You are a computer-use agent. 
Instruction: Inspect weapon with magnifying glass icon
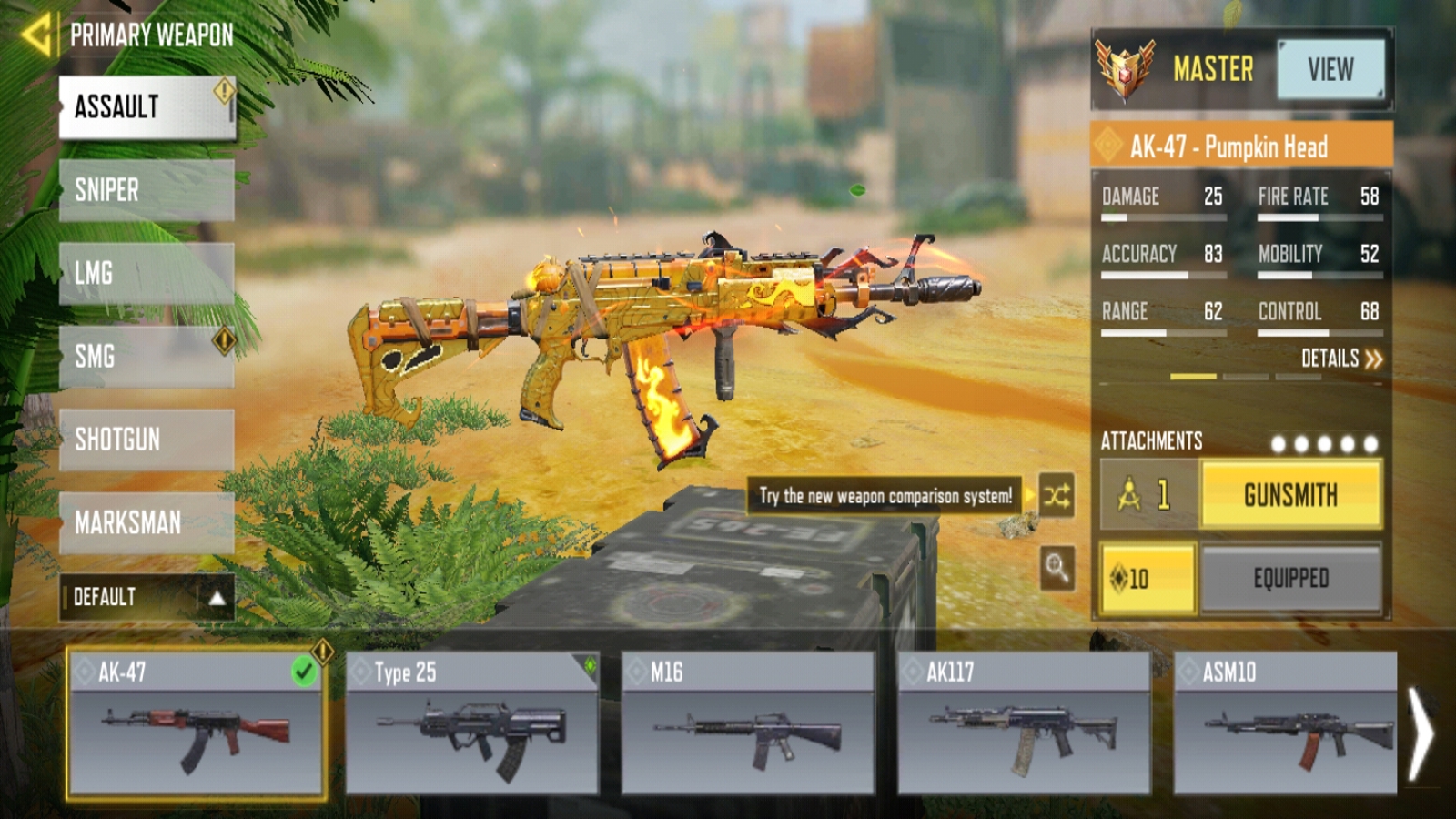(1057, 569)
